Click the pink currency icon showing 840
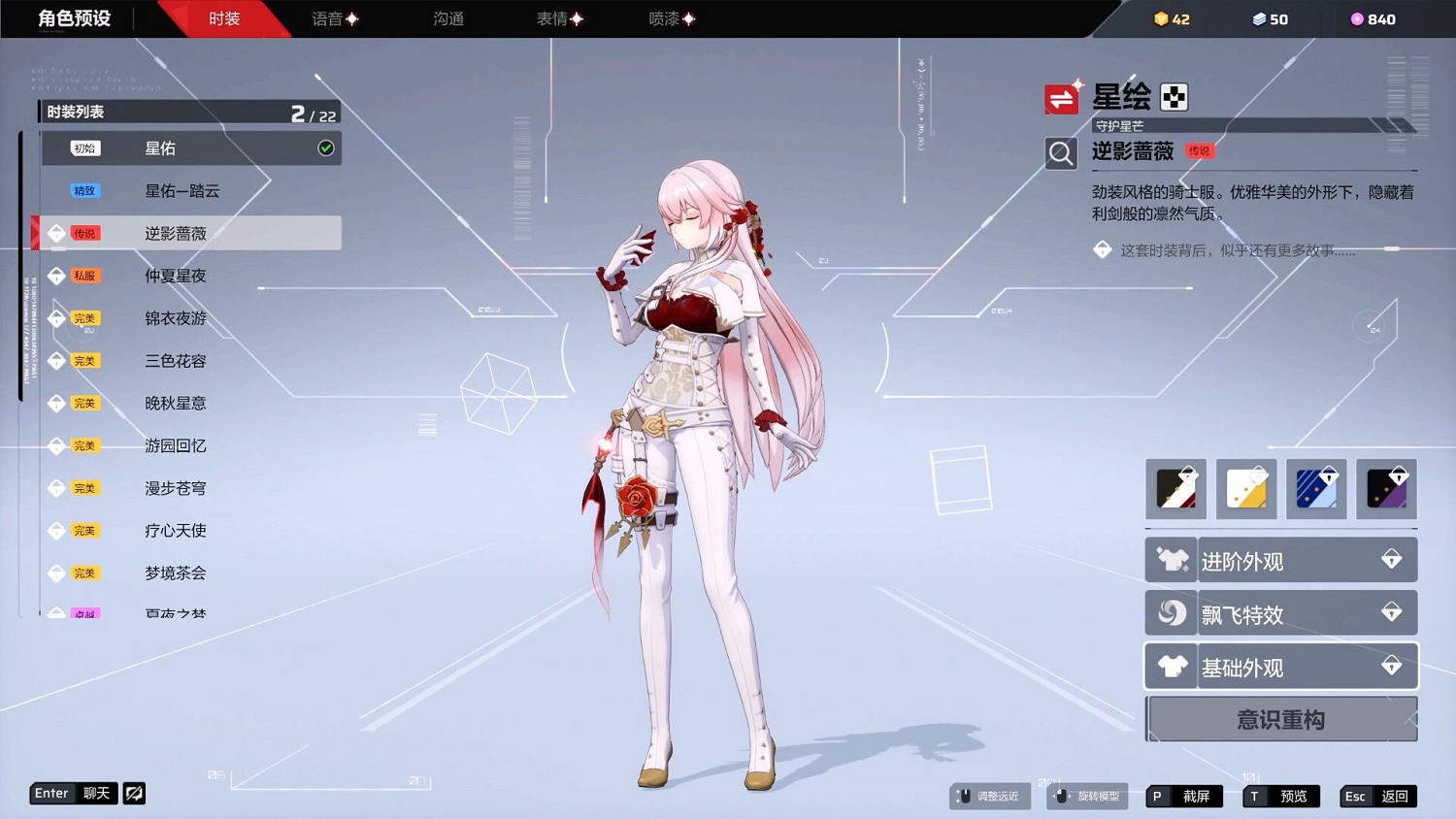Image resolution: width=1456 pixels, height=819 pixels. (x=1356, y=18)
